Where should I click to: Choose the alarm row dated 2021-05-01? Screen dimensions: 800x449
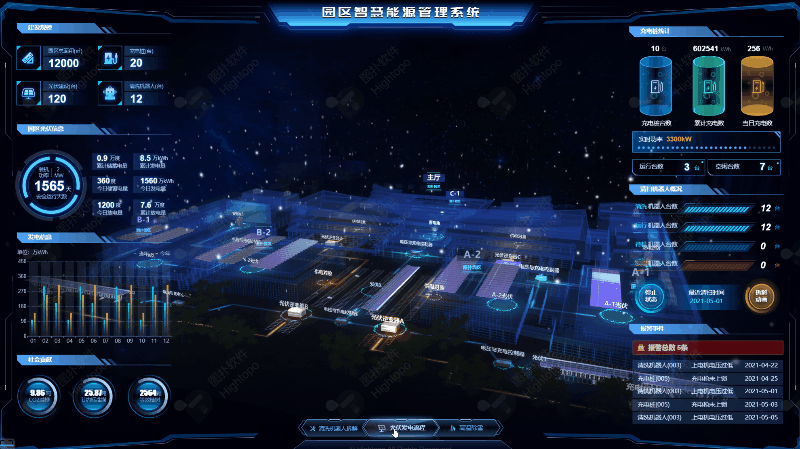[x=704, y=391]
